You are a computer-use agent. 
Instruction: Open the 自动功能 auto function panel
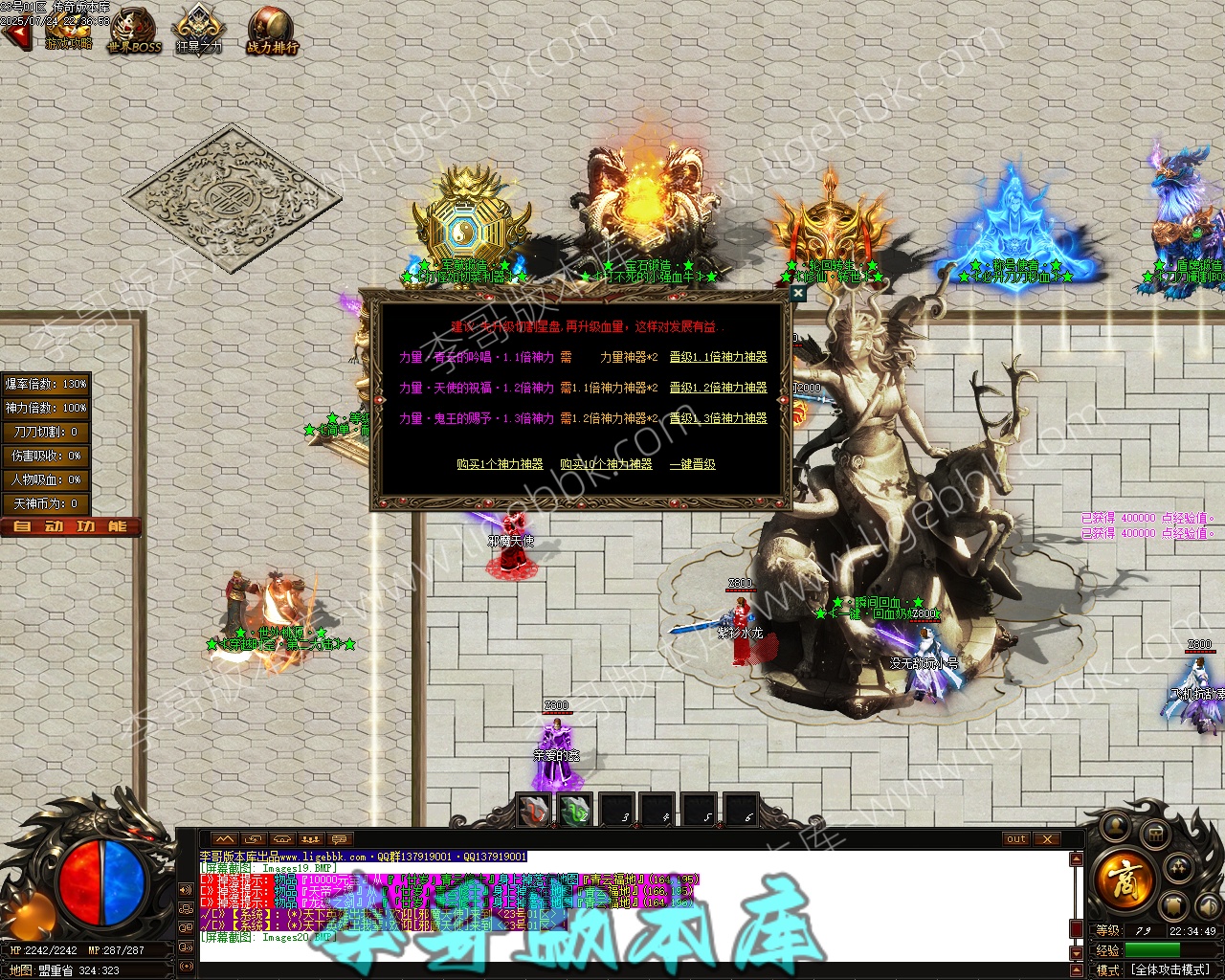point(71,526)
